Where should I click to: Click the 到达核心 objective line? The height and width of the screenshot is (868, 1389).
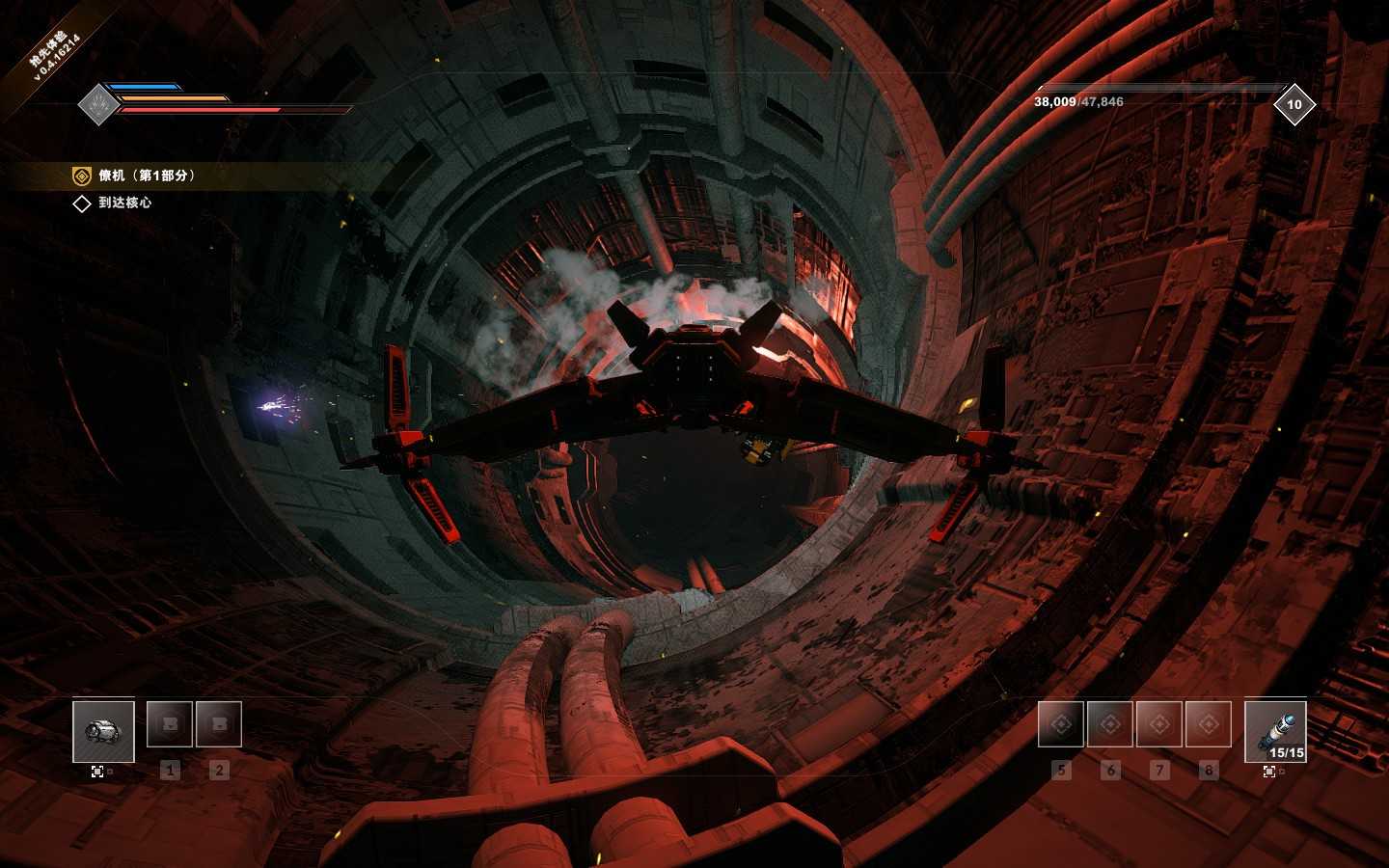pos(123,203)
